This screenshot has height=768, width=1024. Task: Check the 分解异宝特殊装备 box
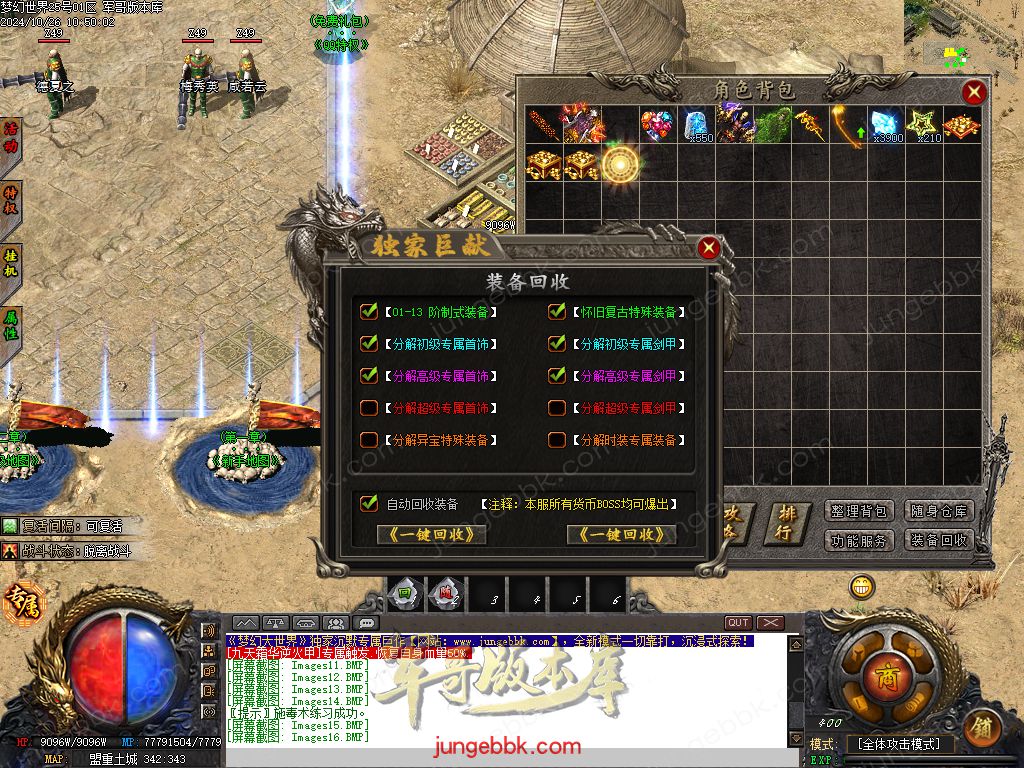coord(369,440)
